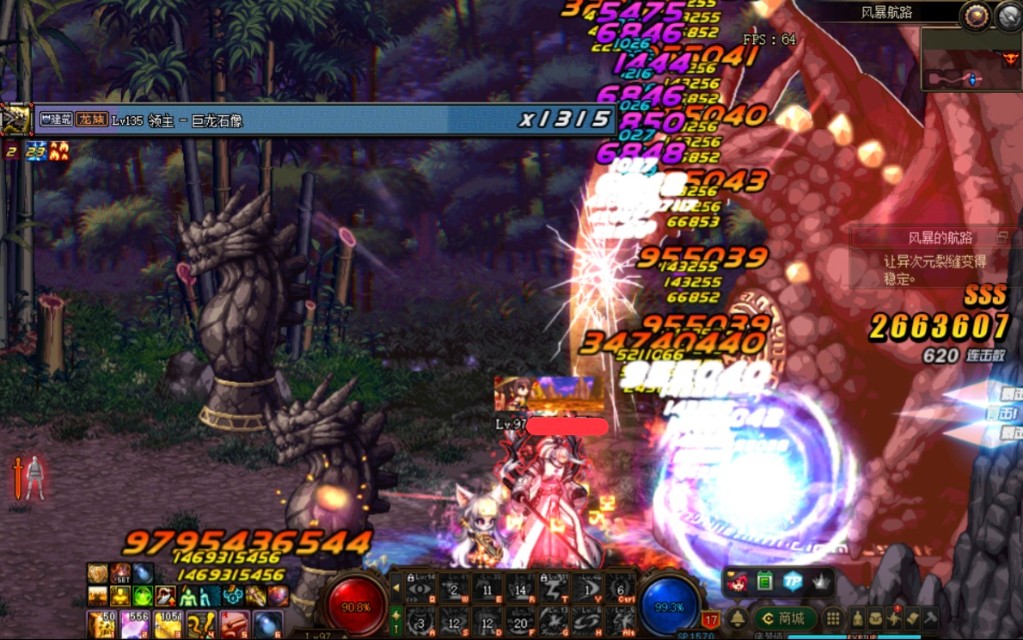The image size is (1023, 640).
Task: Click the bell notification icon
Action: click(737, 619)
